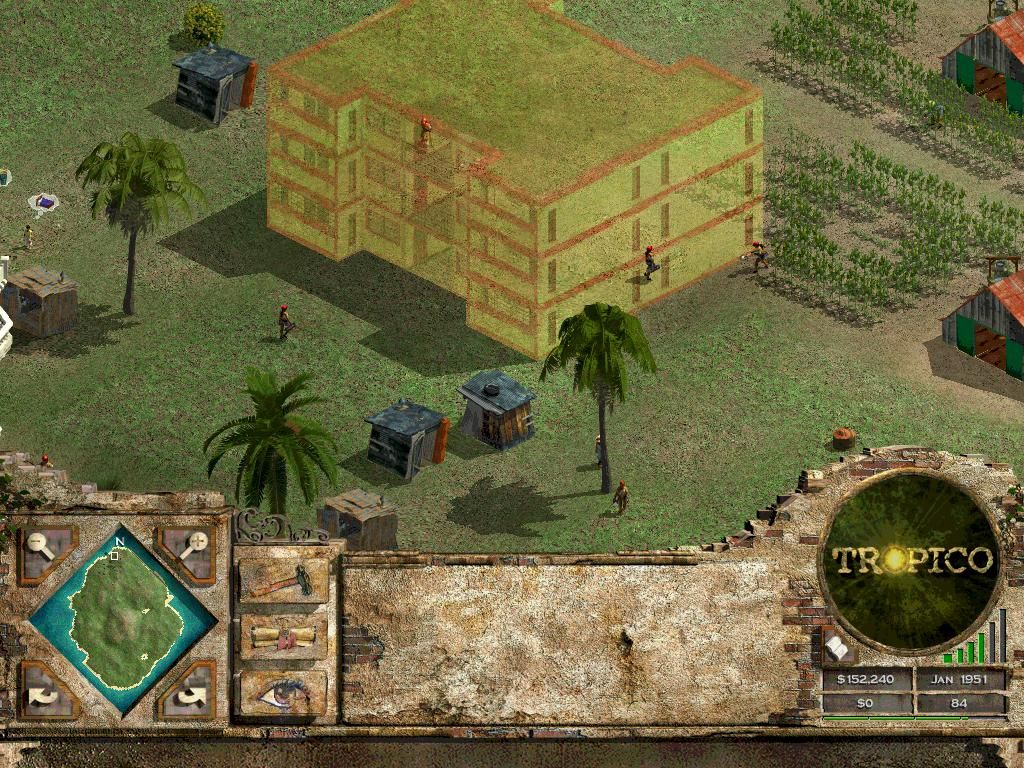This screenshot has width=1024, height=768.
Task: Open the edicts scroll button
Action: coord(283,636)
